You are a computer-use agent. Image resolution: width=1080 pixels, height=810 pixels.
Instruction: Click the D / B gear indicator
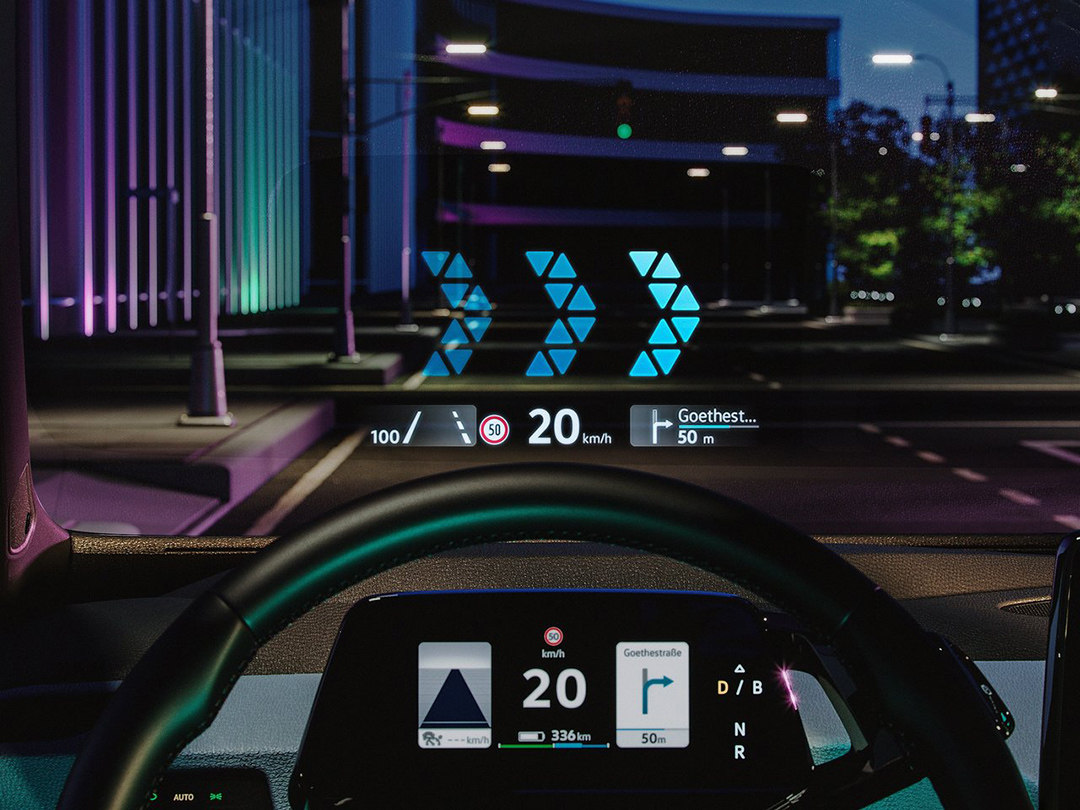point(739,687)
